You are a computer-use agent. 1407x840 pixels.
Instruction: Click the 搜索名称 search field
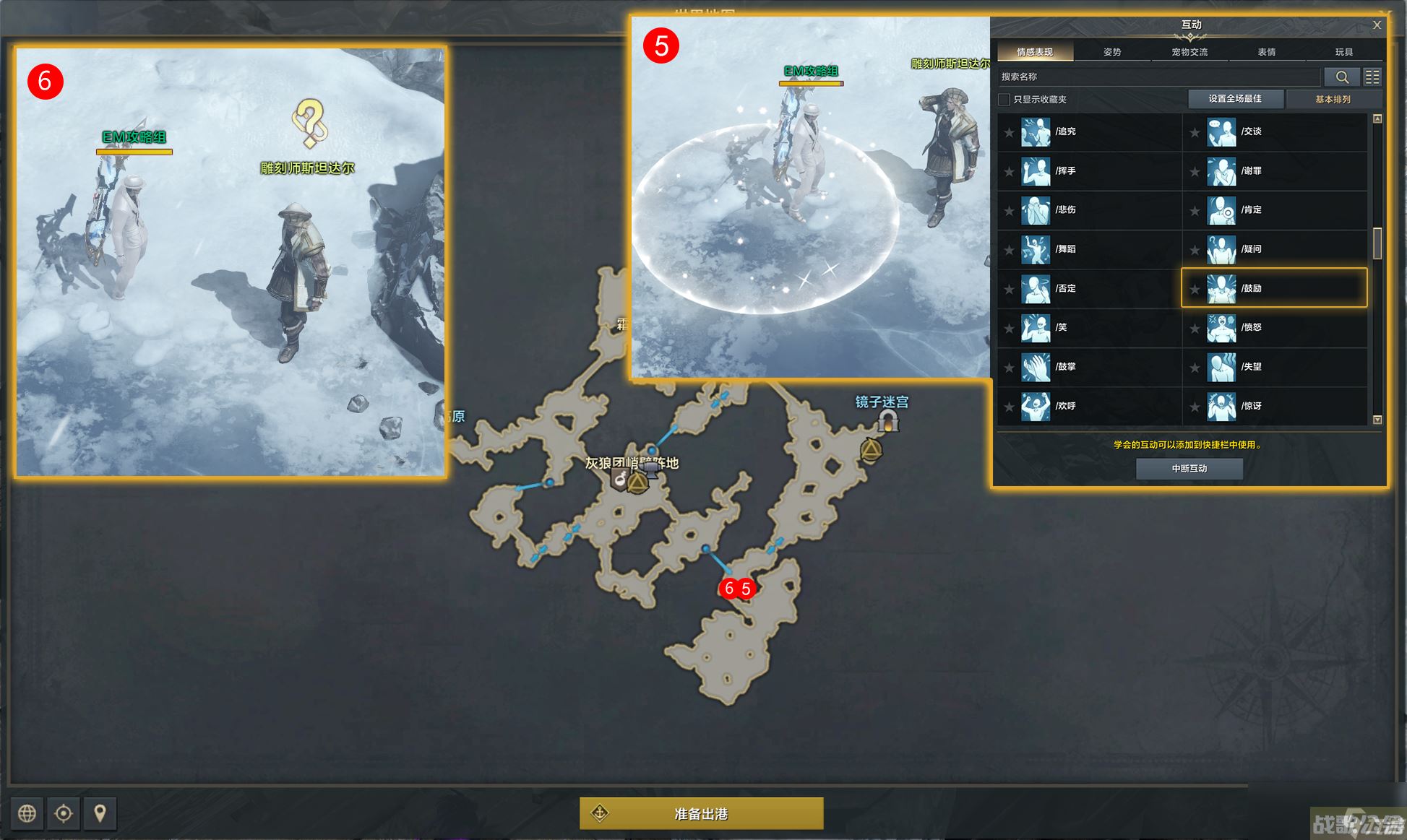click(1158, 77)
